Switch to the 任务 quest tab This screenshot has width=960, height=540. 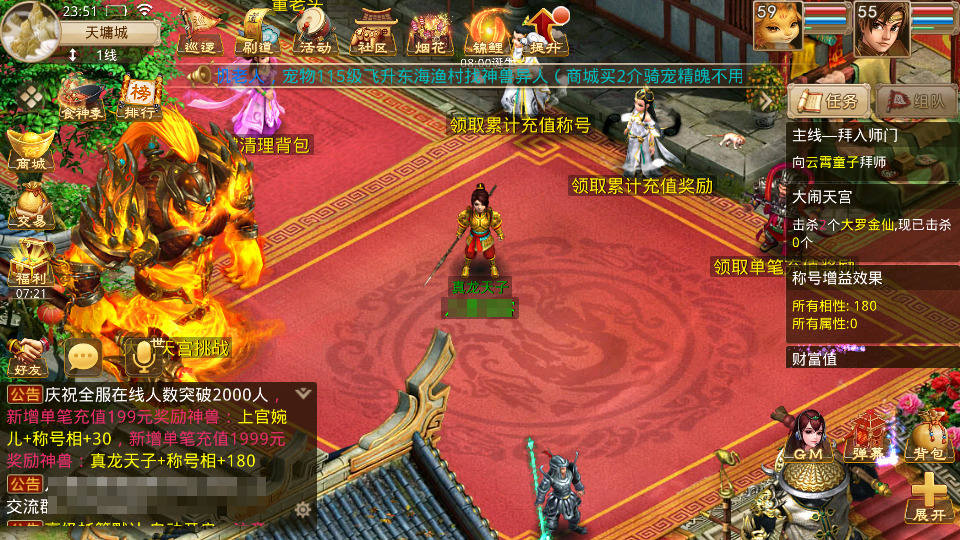pyautogui.click(x=827, y=101)
